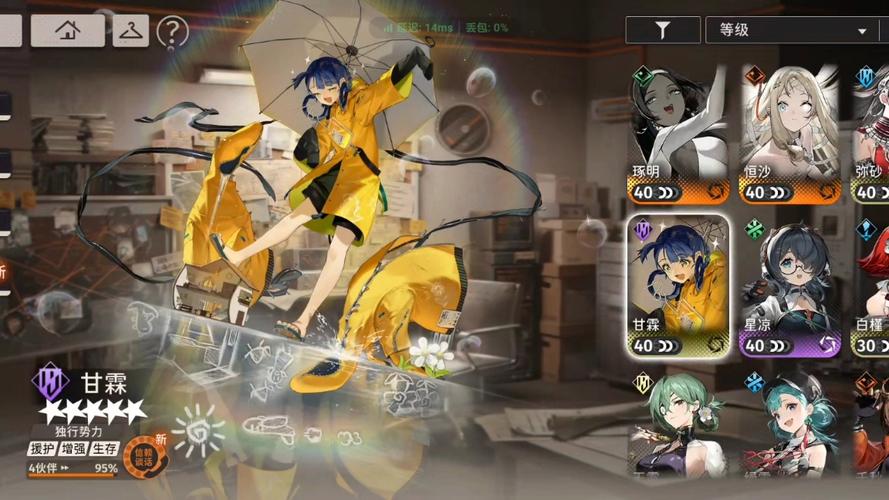This screenshot has width=889, height=500.
Task: Open the 4伙伴 95% progress entry
Action: click(x=72, y=469)
